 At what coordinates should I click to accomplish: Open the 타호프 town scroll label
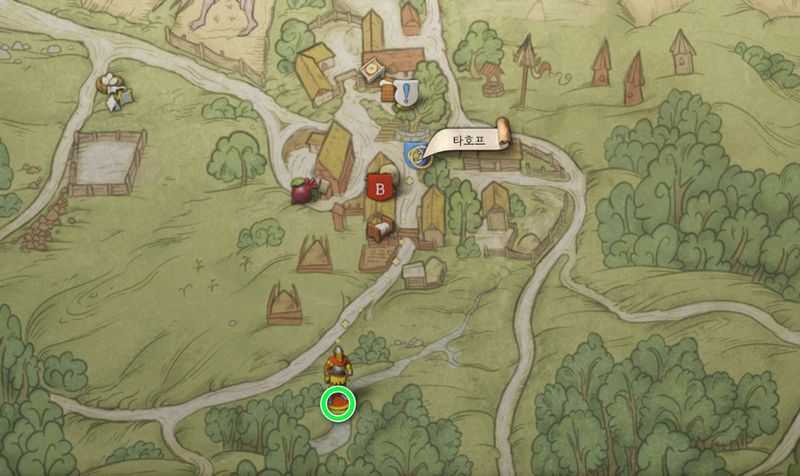point(464,141)
